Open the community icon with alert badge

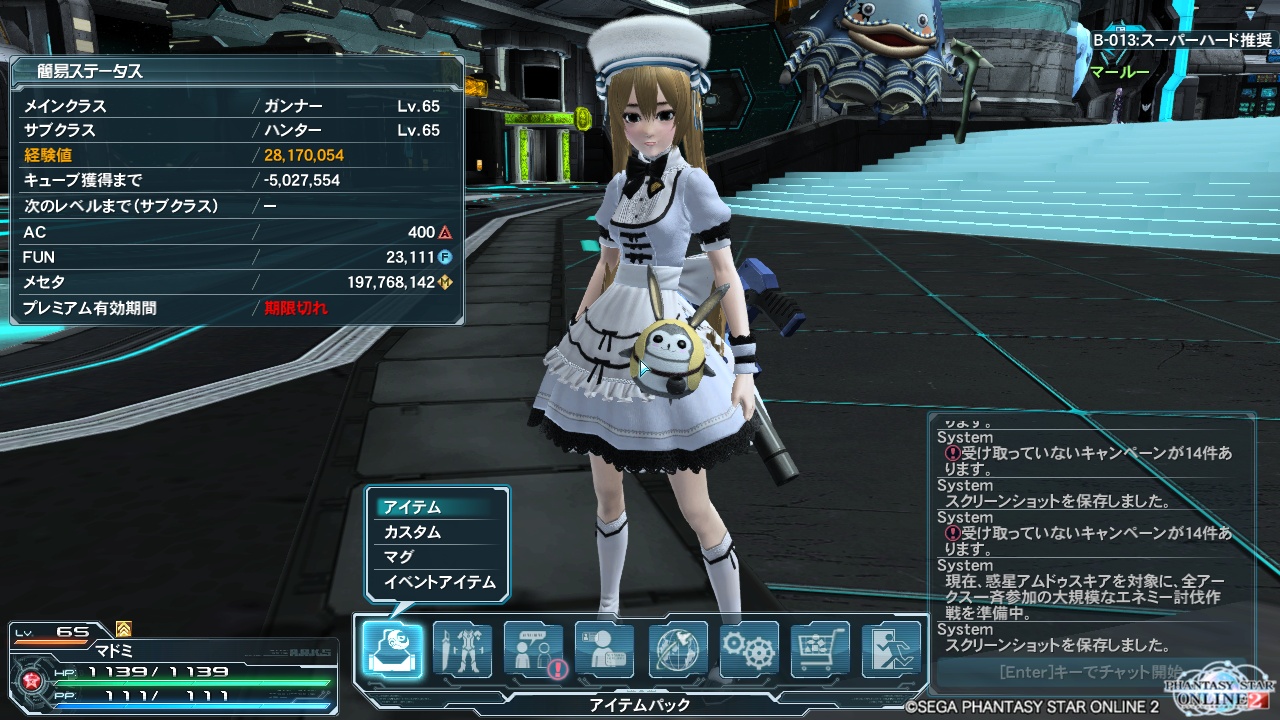534,650
